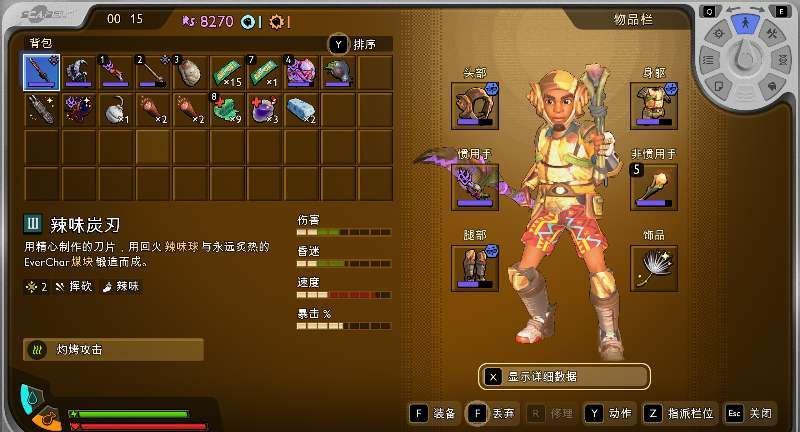Image resolution: width=800 pixels, height=432 pixels.
Task: Close the inventory with 关闭
Action: [x=751, y=413]
